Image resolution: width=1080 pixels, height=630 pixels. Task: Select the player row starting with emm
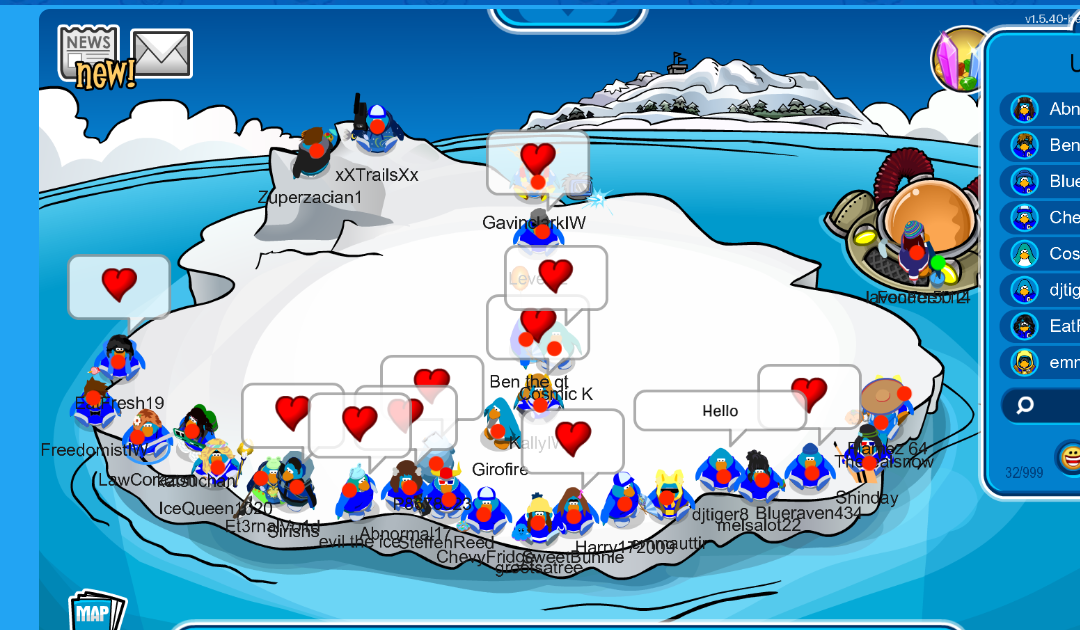[x=1045, y=362]
